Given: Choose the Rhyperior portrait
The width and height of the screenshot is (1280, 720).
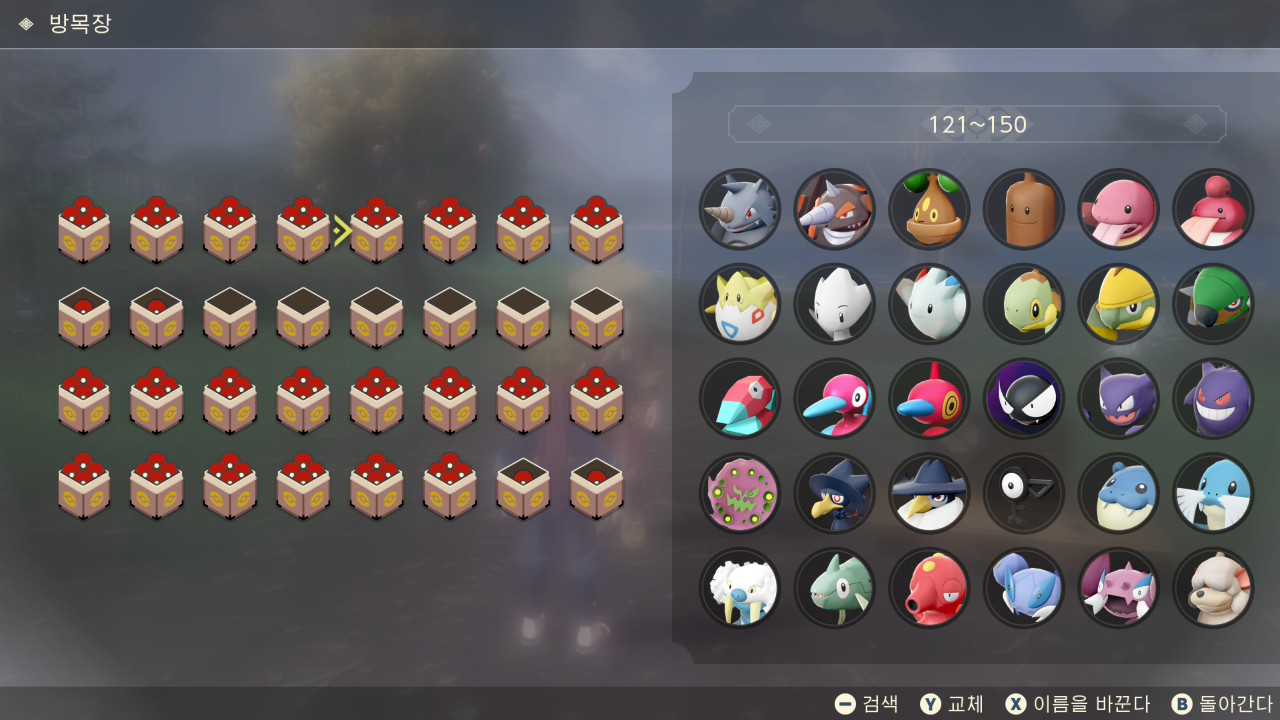Looking at the screenshot, I should tap(834, 209).
